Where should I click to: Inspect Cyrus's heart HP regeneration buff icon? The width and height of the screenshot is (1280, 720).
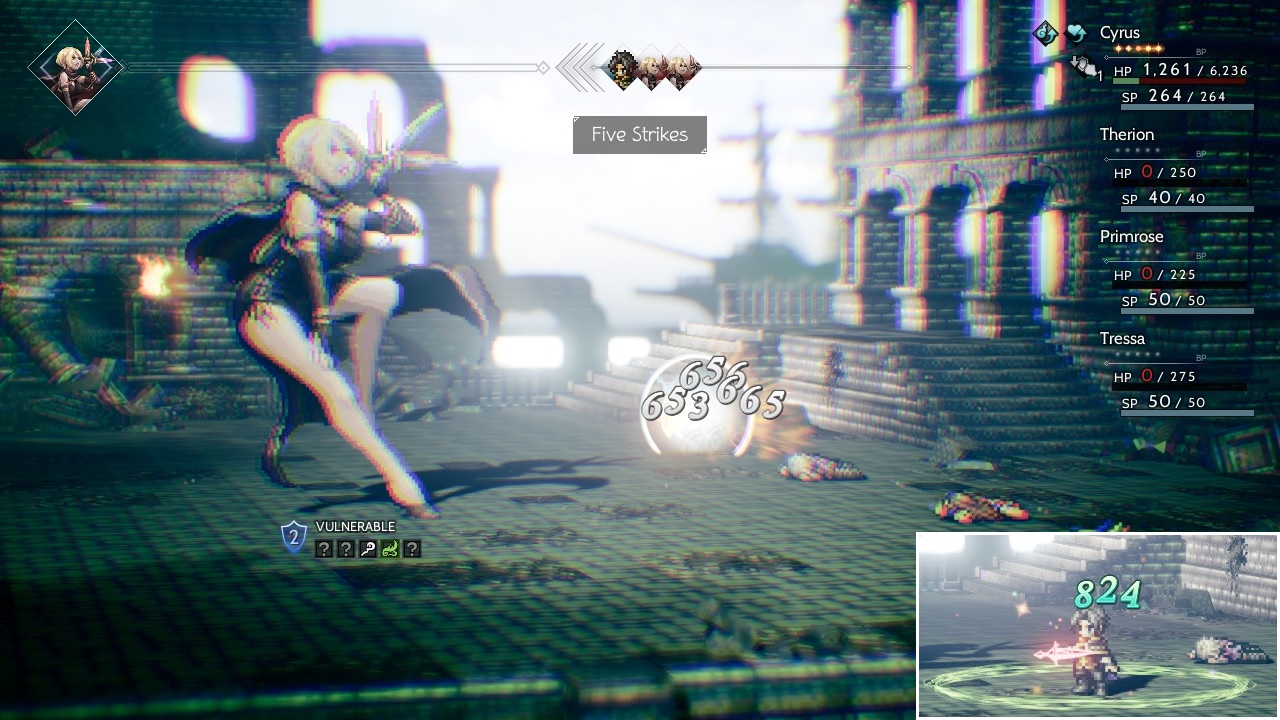click(1076, 33)
